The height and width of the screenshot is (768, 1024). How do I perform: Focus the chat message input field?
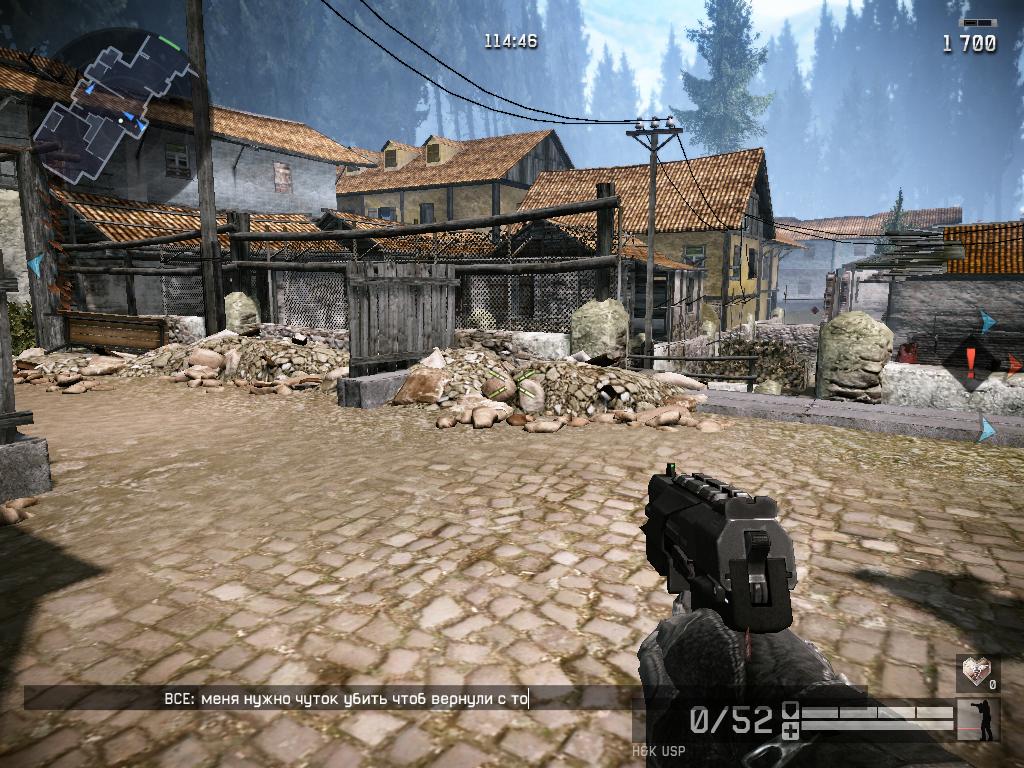click(330, 698)
